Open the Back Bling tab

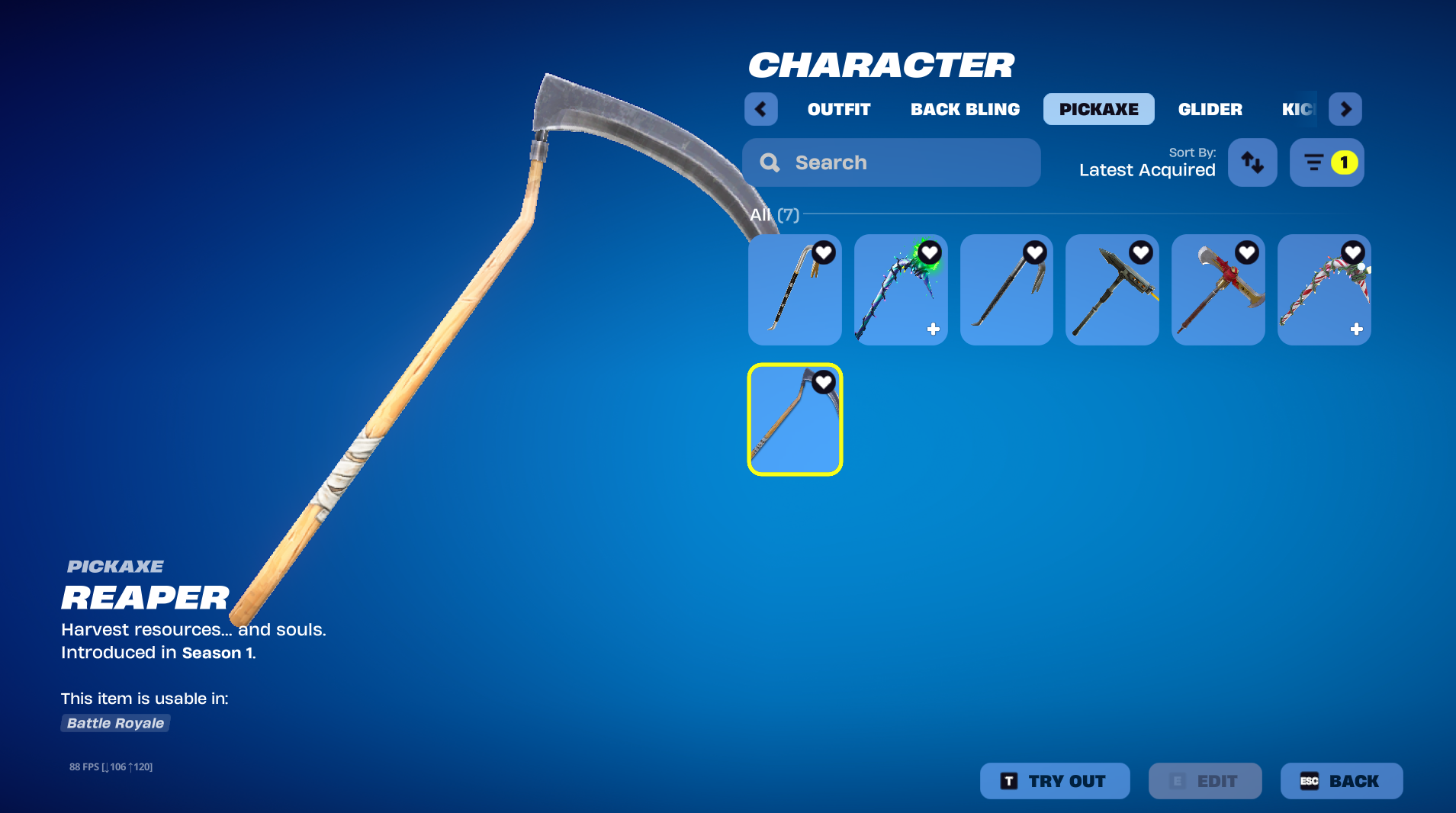pyautogui.click(x=965, y=109)
